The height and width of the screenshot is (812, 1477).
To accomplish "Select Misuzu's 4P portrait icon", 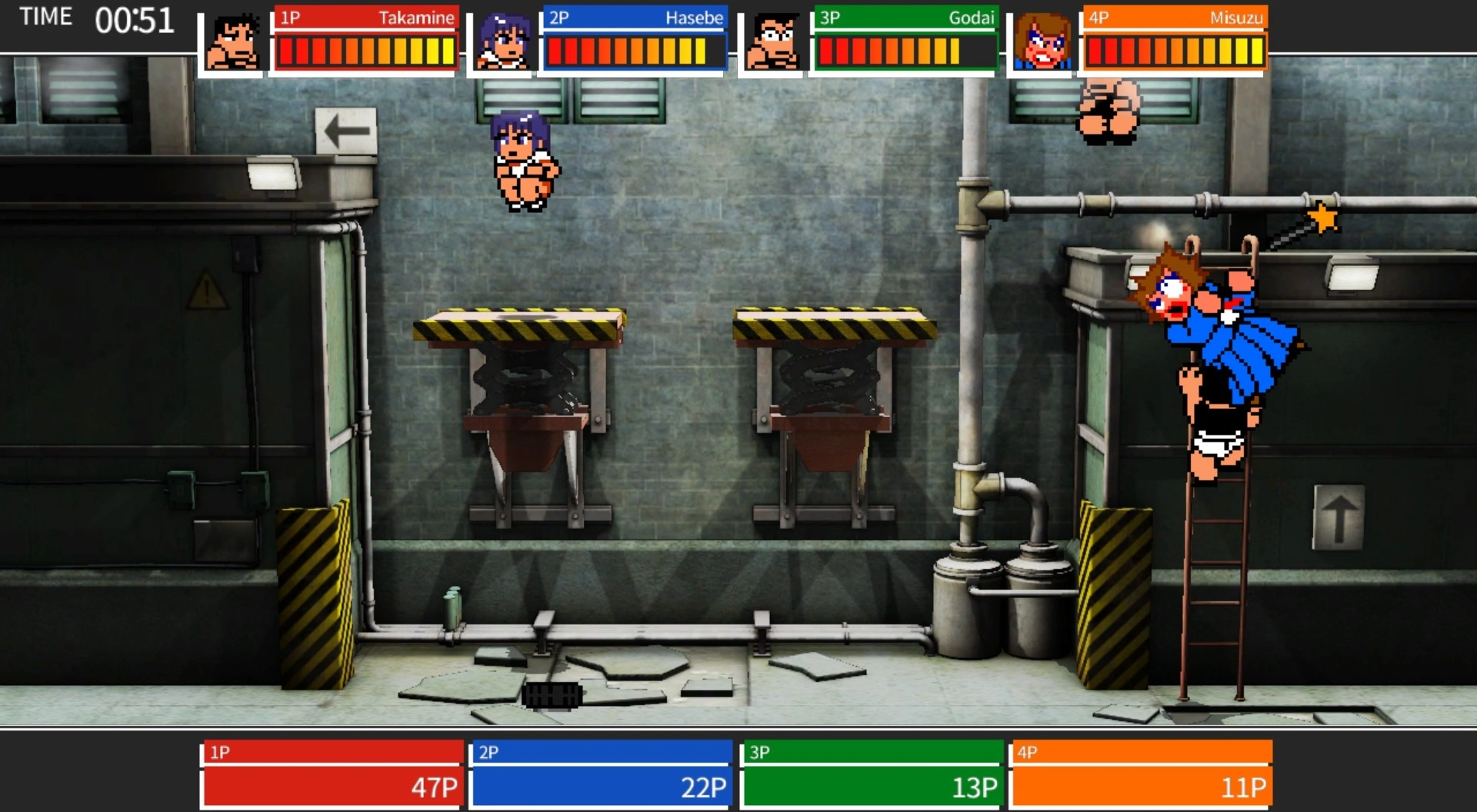I will click(x=1042, y=43).
